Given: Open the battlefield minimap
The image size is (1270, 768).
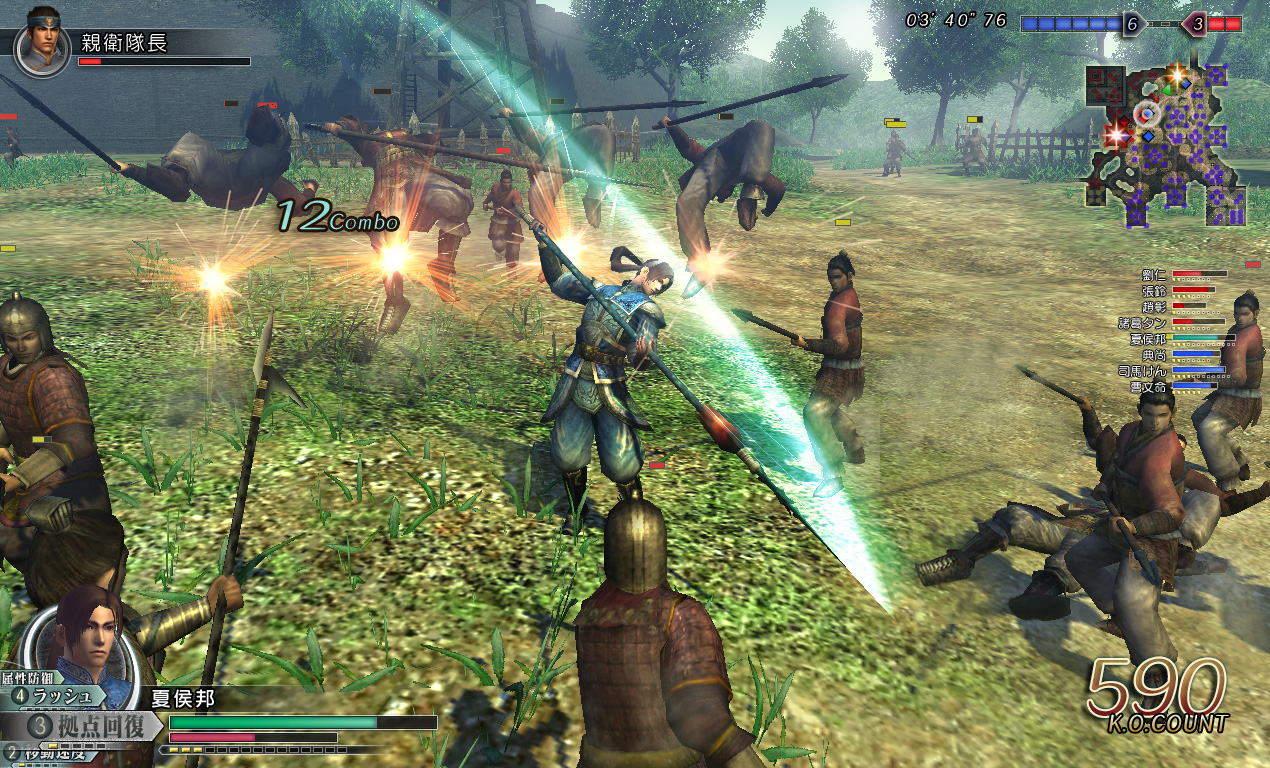Looking at the screenshot, I should [1166, 145].
